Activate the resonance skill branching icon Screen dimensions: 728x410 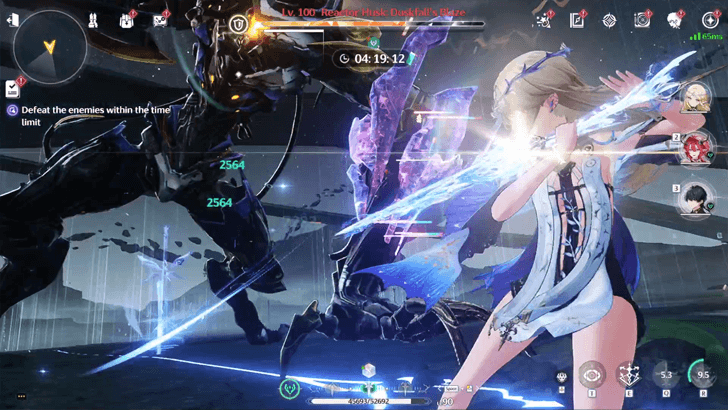628,375
